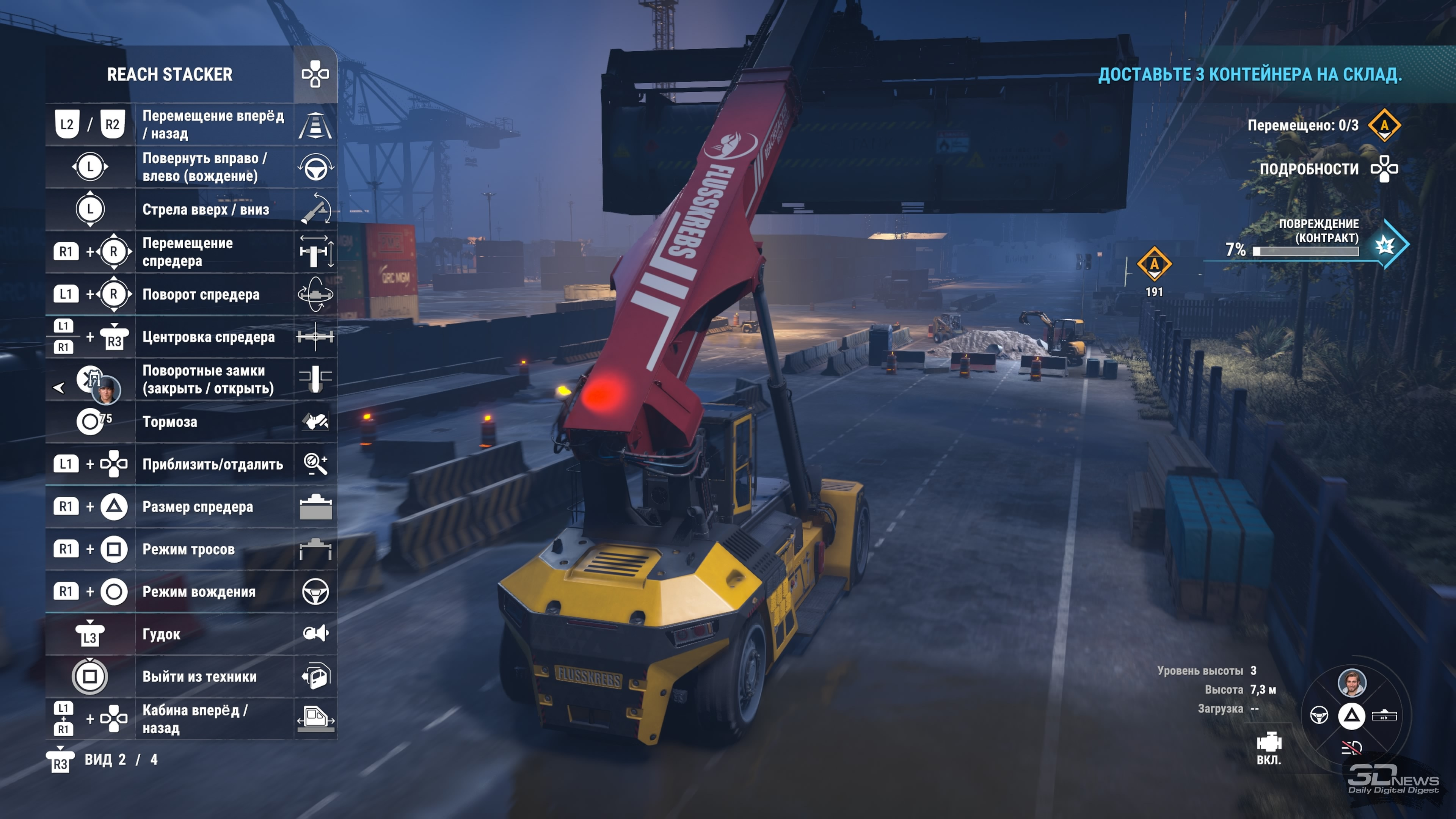Viewport: 1456px width, 819px height.
Task: Click the objective 'Доставьте 3 контейнера на склад'
Action: (x=1250, y=75)
